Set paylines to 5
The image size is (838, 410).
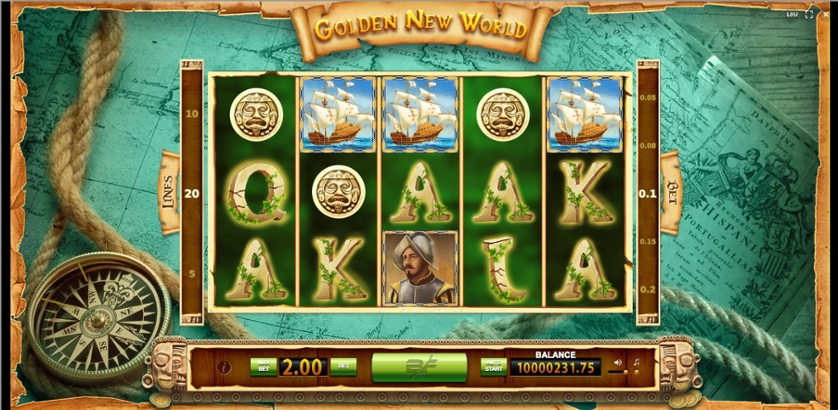tap(190, 272)
